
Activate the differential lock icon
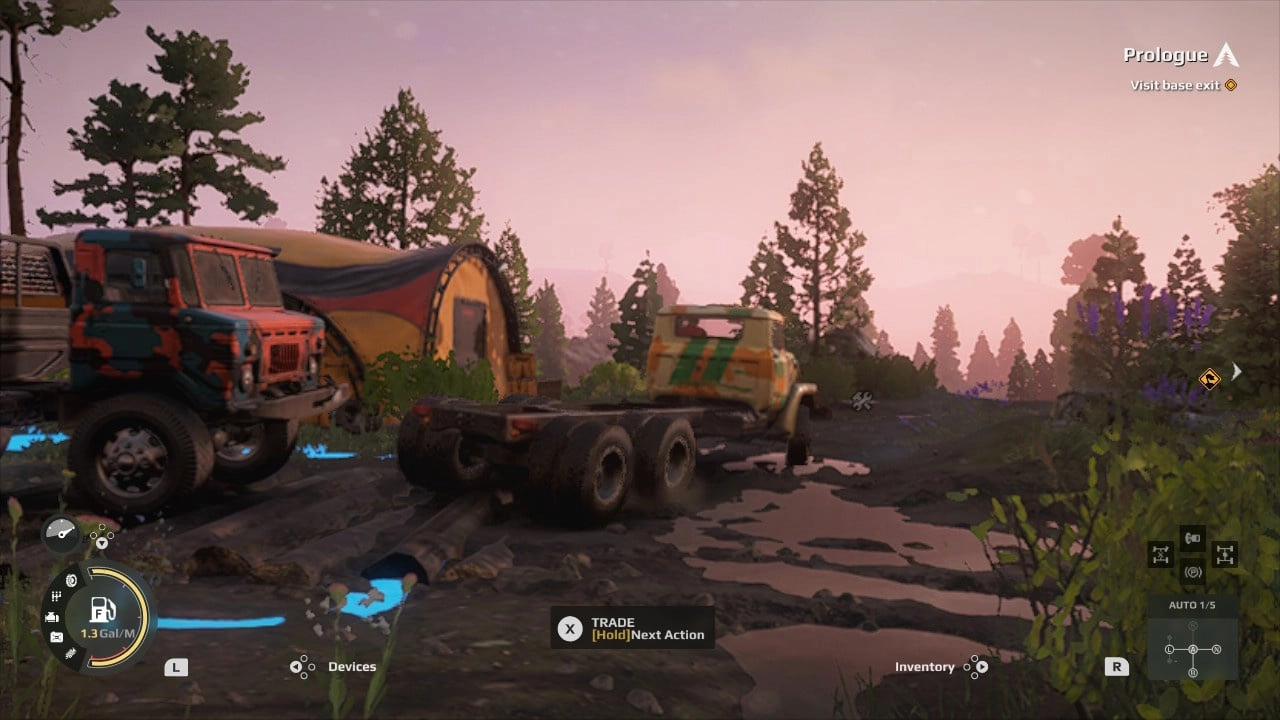[1161, 554]
